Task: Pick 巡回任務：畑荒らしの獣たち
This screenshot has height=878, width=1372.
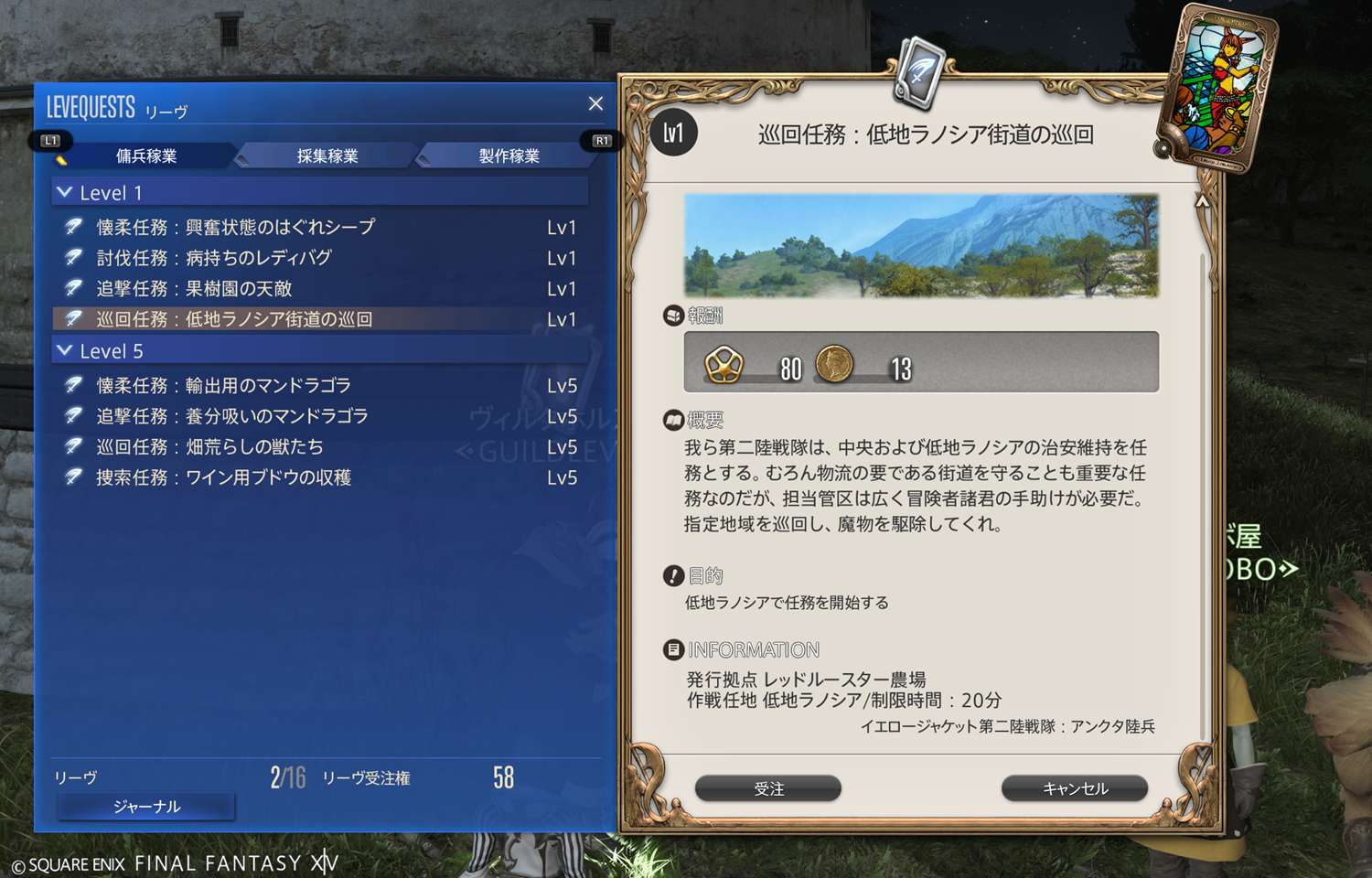Action: [209, 447]
